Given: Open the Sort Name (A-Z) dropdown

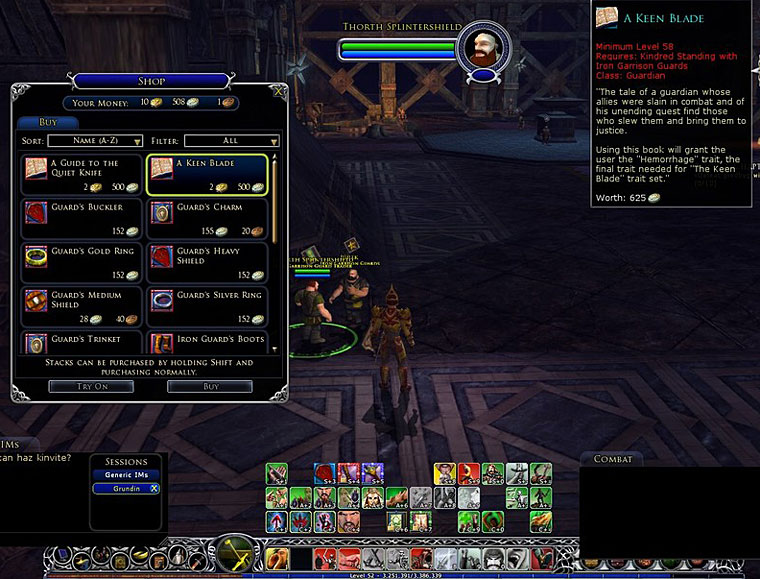Looking at the screenshot, I should pos(95,141).
